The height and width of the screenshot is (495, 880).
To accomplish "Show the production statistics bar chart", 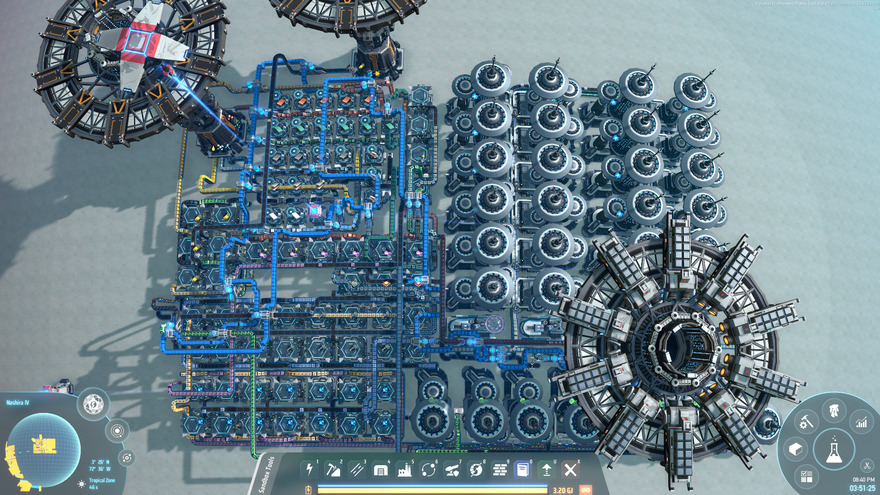I will click(861, 424).
